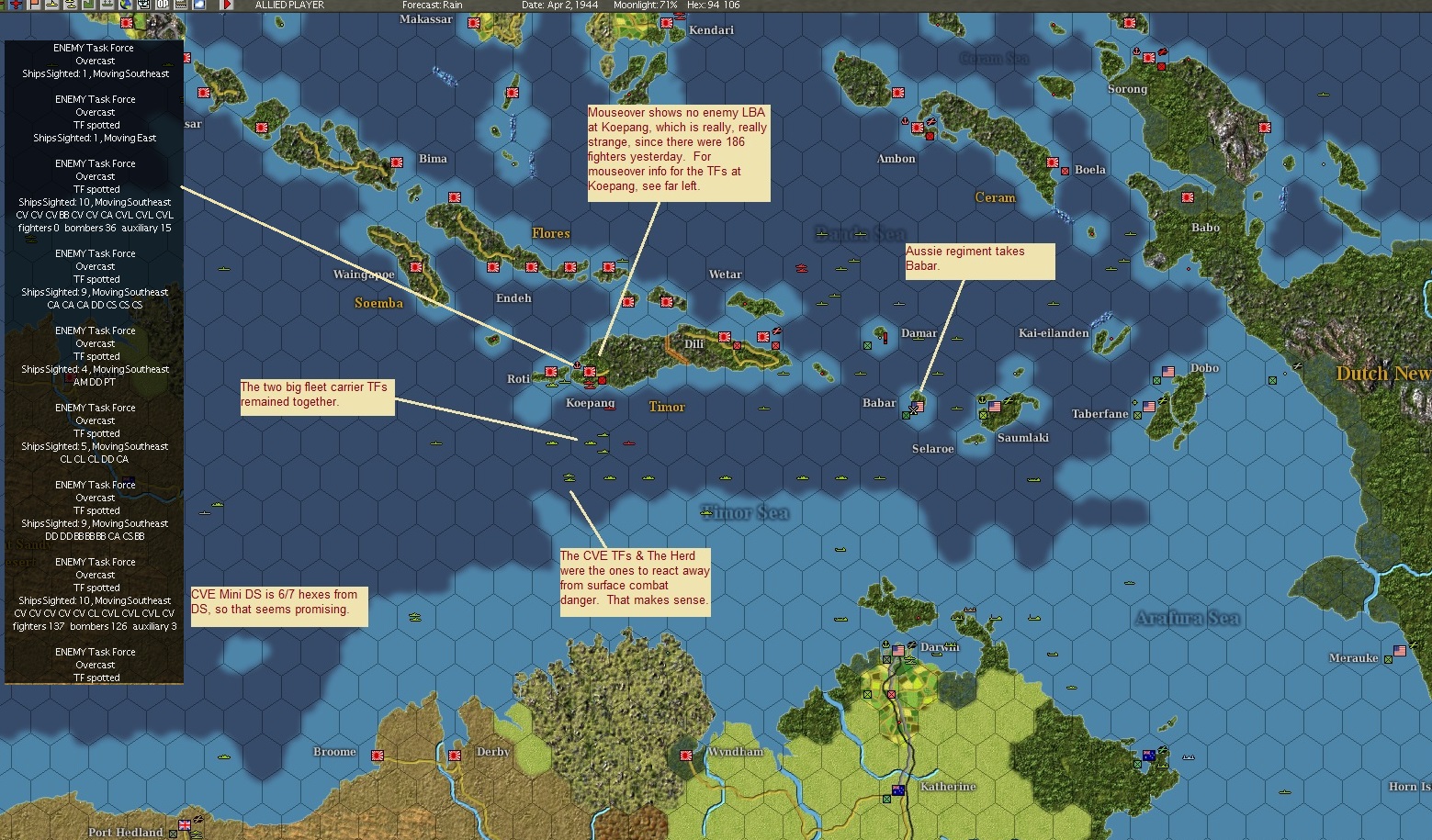Toggle the dashed-line display toolbar icon
Screen dimensions: 1432x840
(x=181, y=6)
